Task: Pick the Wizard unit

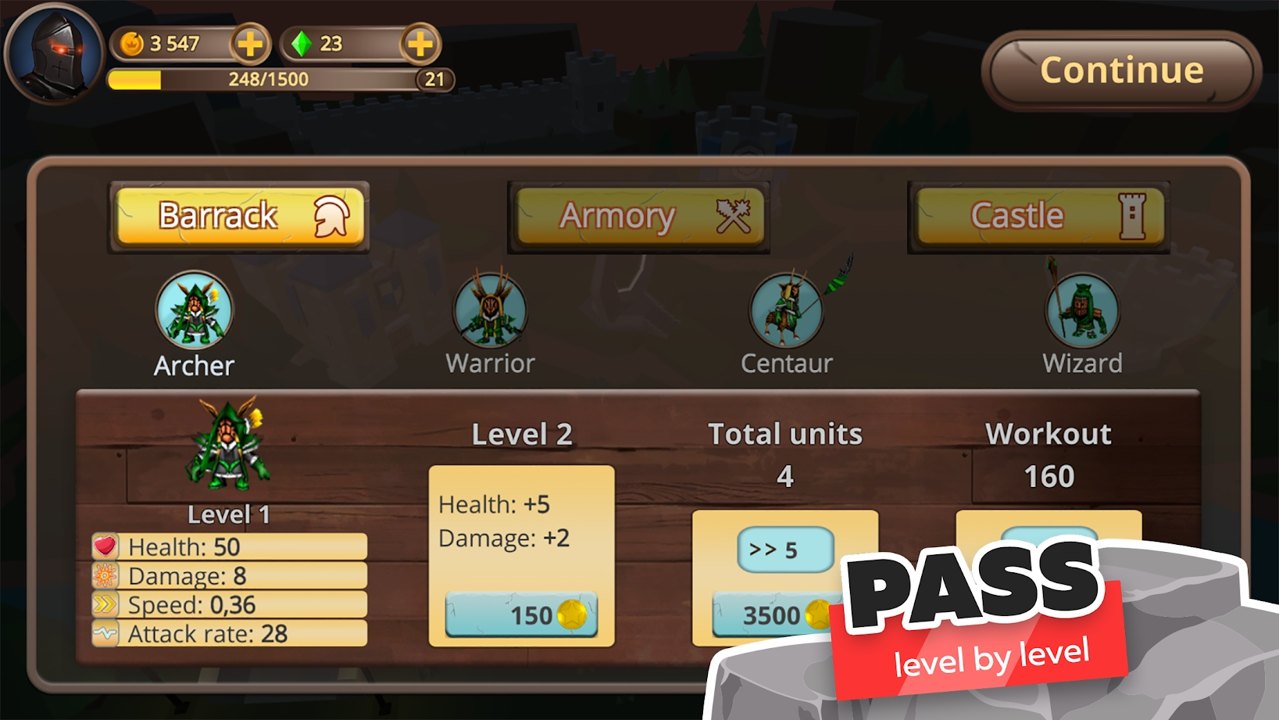Action: coord(1082,312)
